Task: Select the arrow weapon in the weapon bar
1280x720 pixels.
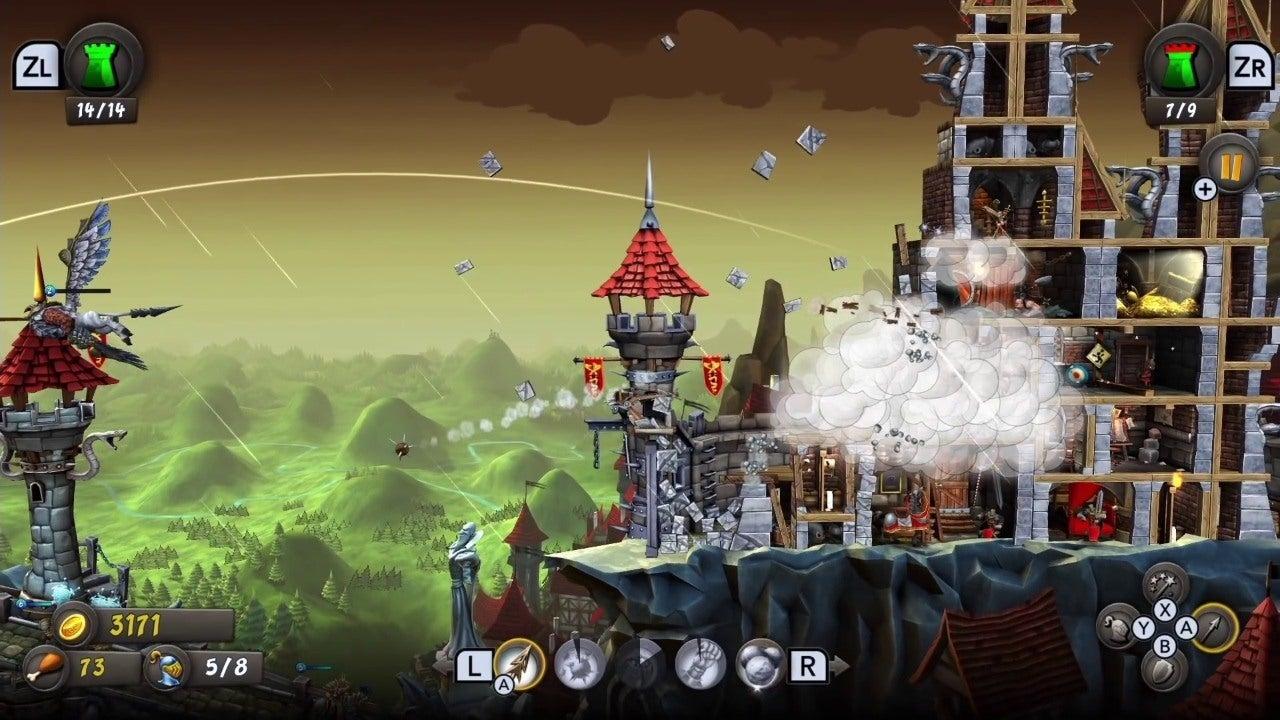Action: [519, 663]
